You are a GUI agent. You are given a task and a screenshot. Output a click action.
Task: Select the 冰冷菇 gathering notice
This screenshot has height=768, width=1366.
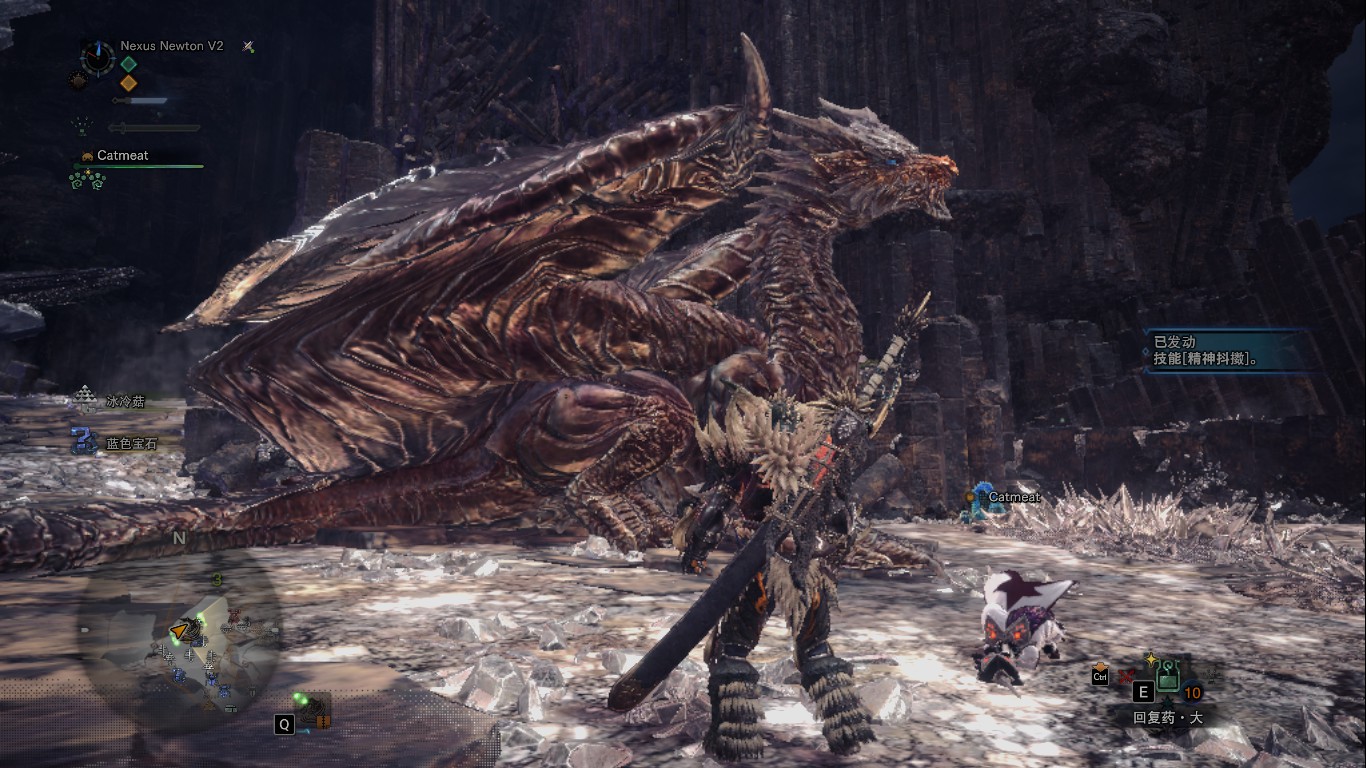[113, 400]
